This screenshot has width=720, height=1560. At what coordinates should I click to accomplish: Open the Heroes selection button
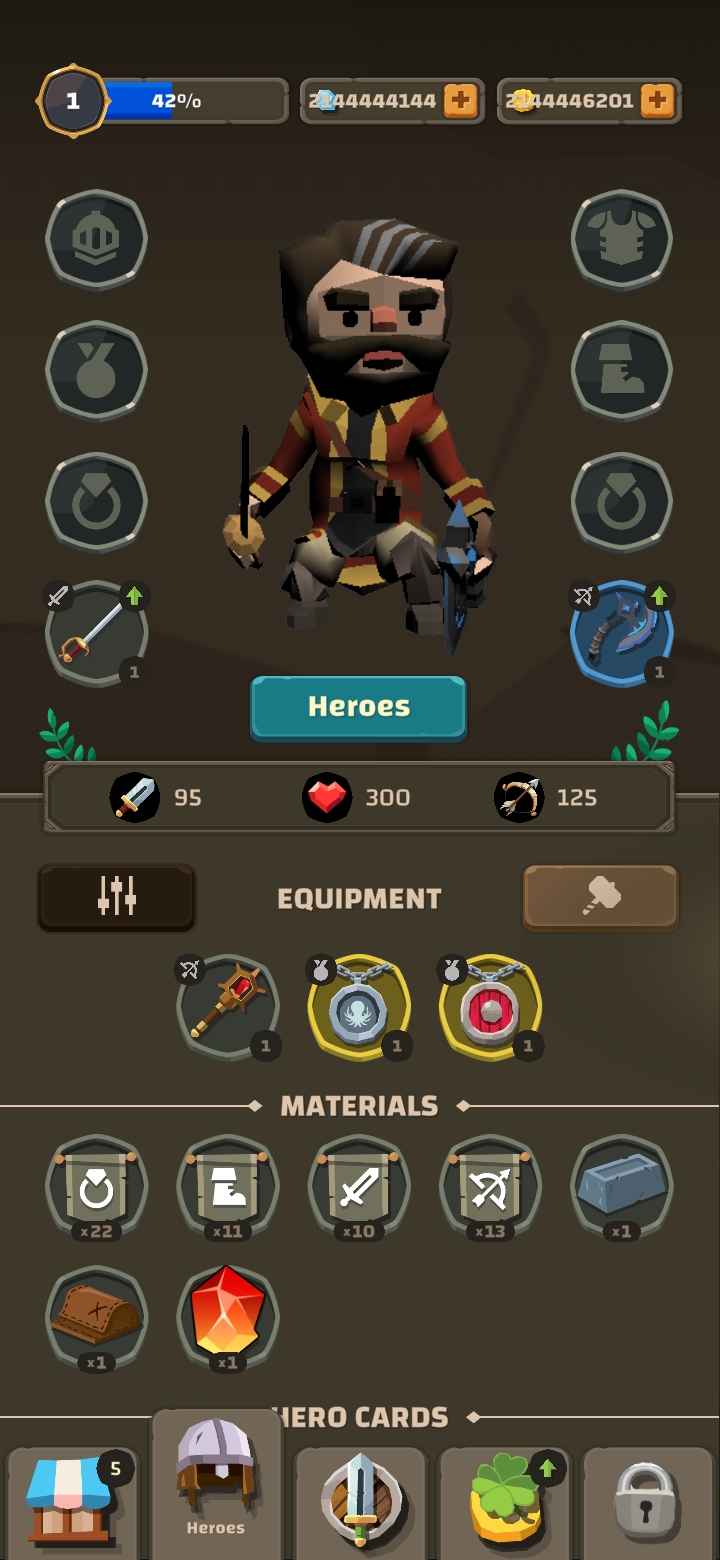tap(358, 707)
